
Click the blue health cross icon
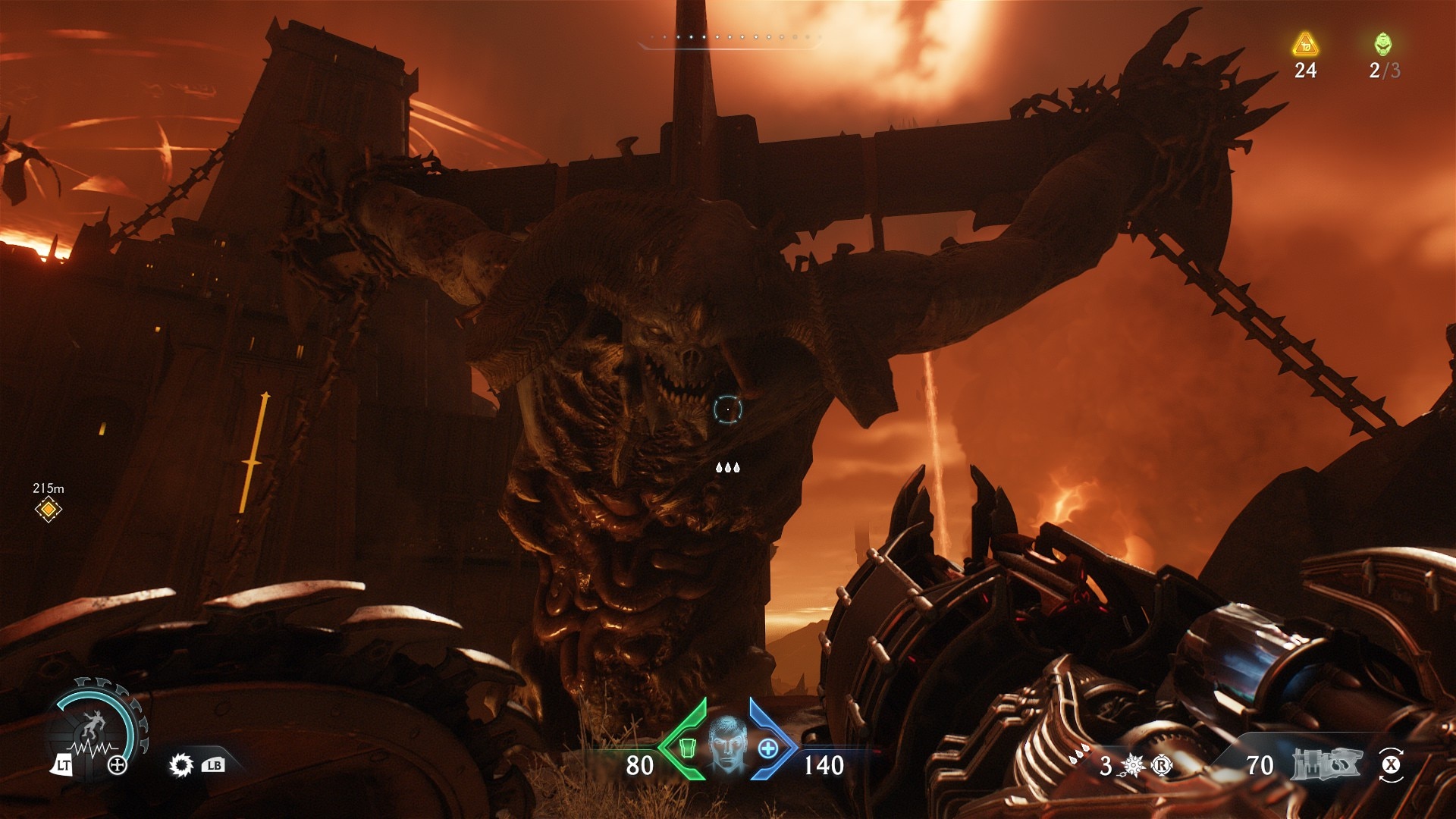[768, 748]
